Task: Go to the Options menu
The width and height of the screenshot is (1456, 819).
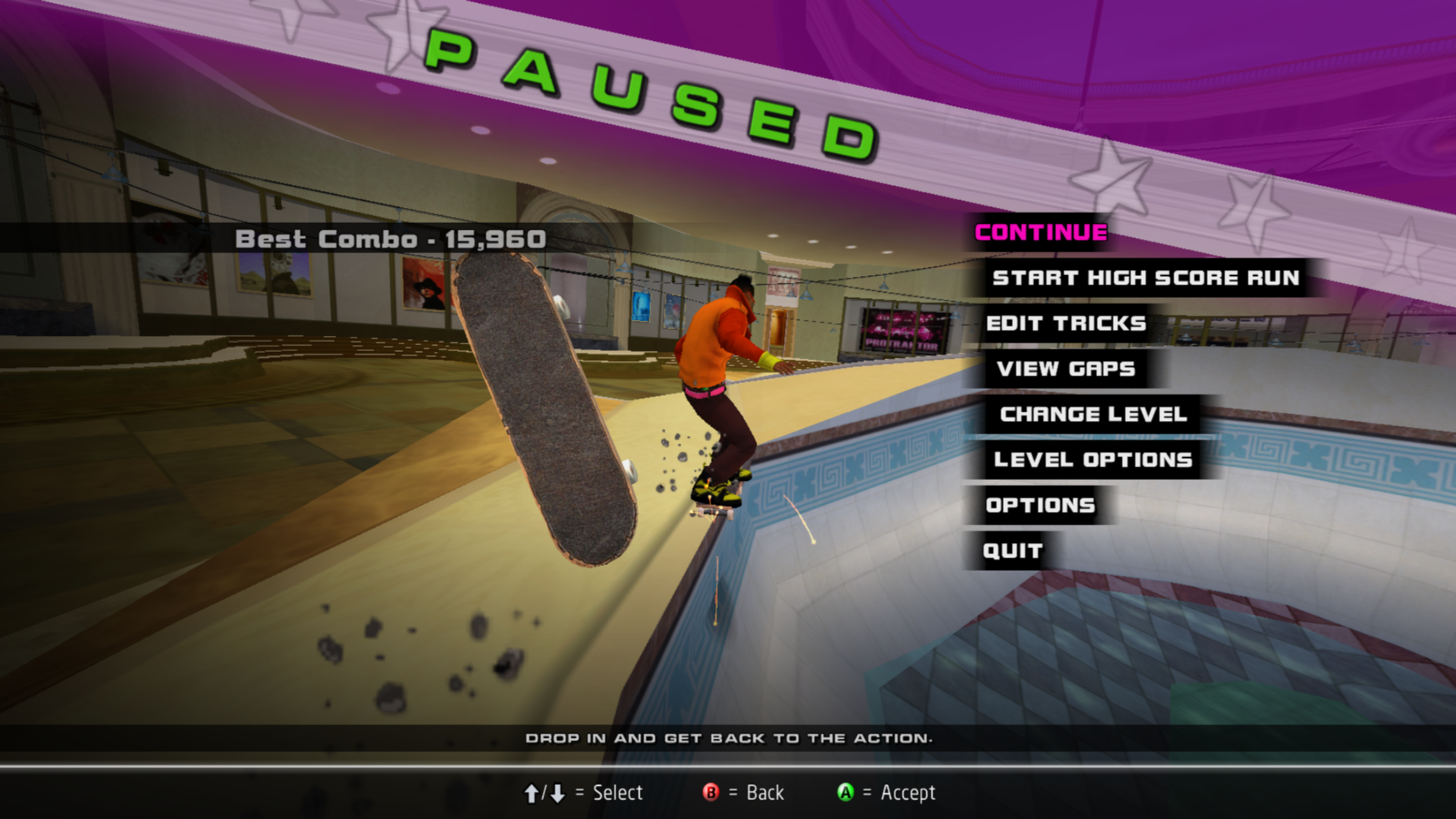Action: [1040, 506]
